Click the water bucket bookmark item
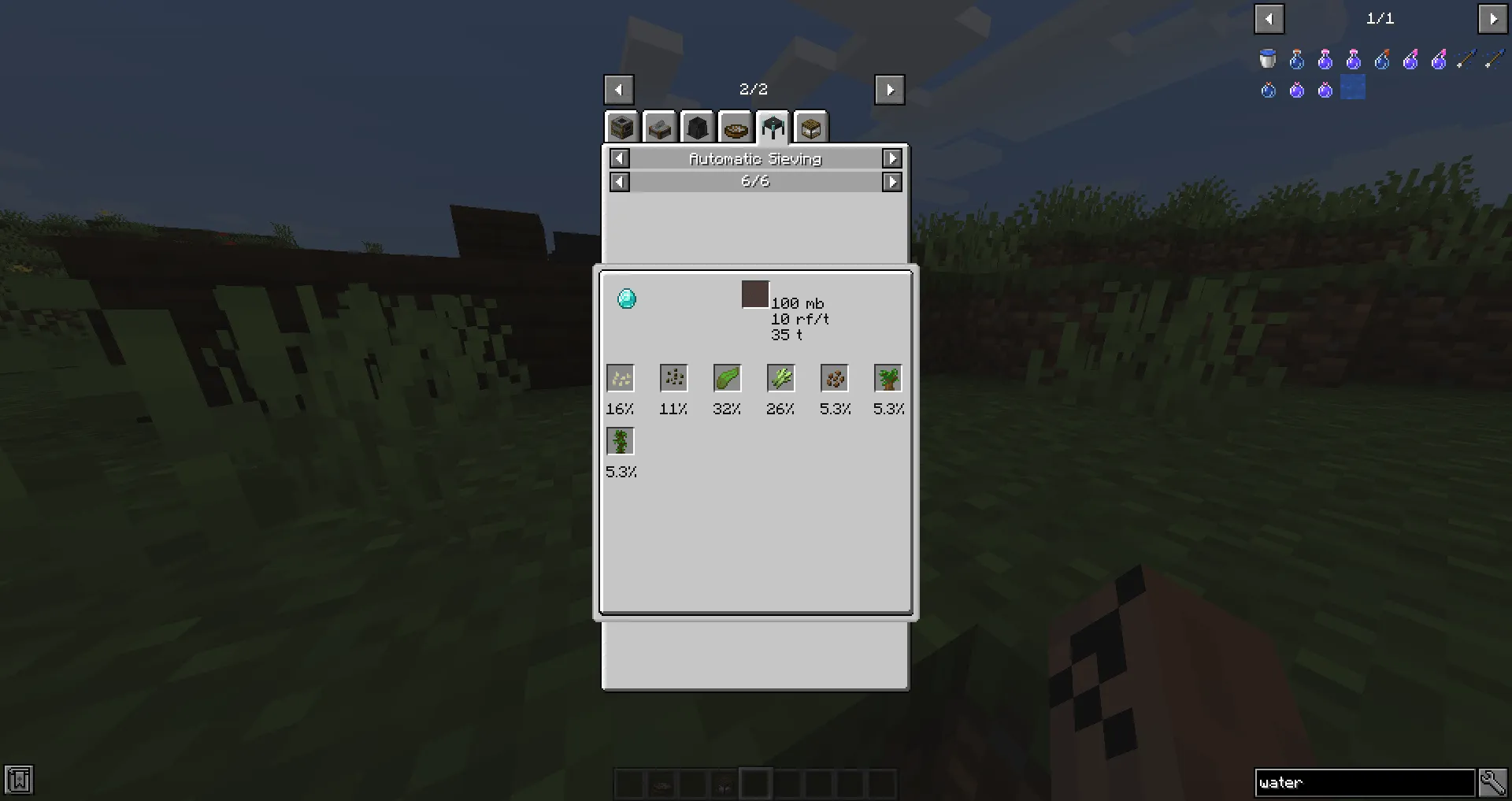The width and height of the screenshot is (1512, 801). (x=1268, y=58)
